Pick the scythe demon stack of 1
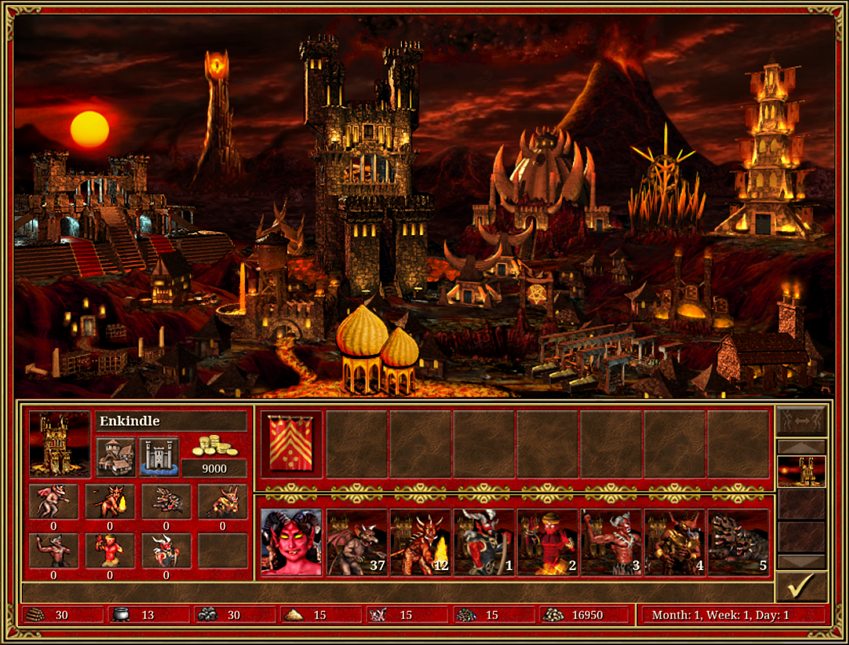 coord(484,542)
